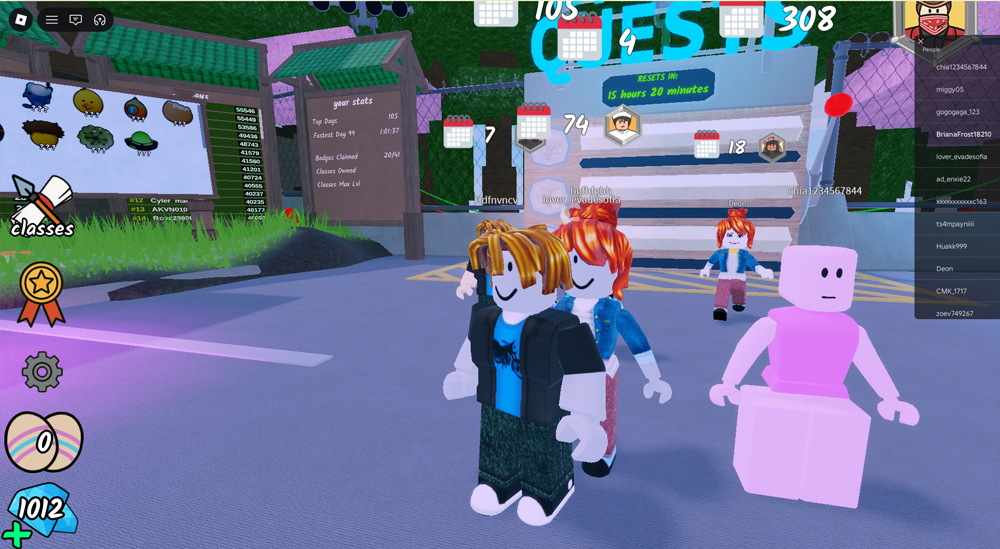Select player miggy05 in the list

point(950,89)
